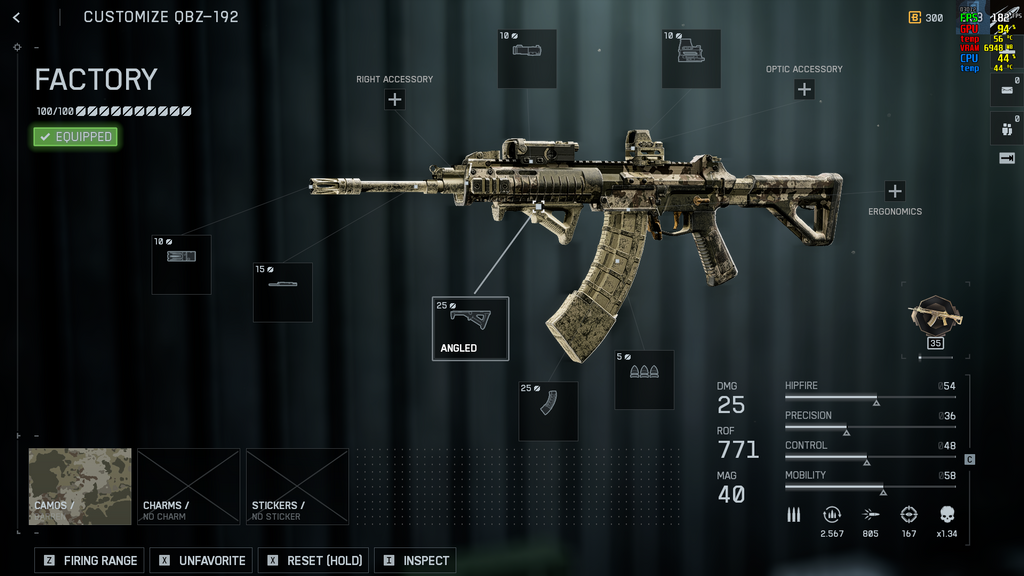Add an Optic Accessory attachment
Viewport: 1024px width, 576px height.
(x=804, y=89)
